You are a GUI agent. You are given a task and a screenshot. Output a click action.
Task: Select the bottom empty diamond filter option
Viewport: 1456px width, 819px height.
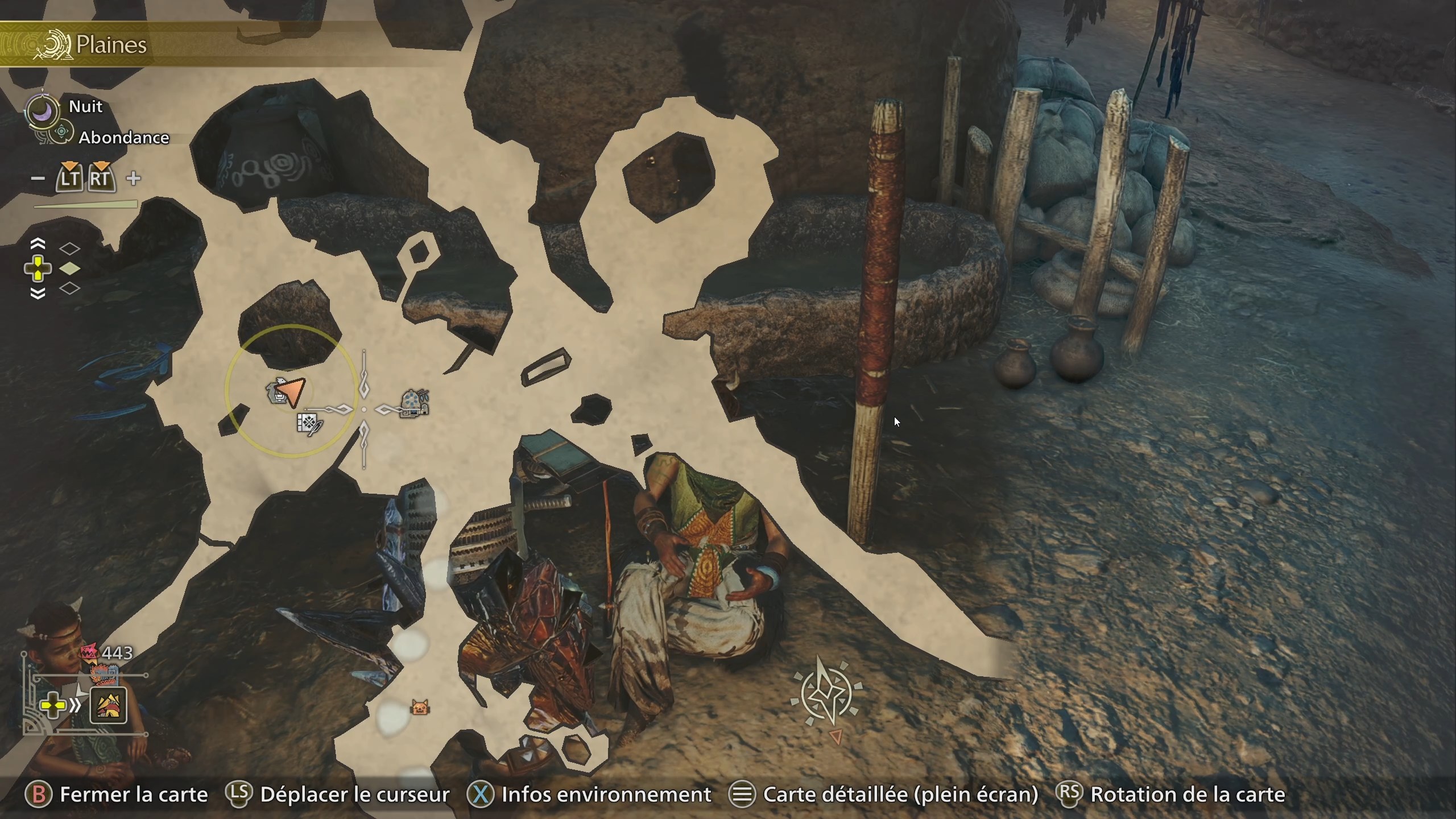pos(71,288)
